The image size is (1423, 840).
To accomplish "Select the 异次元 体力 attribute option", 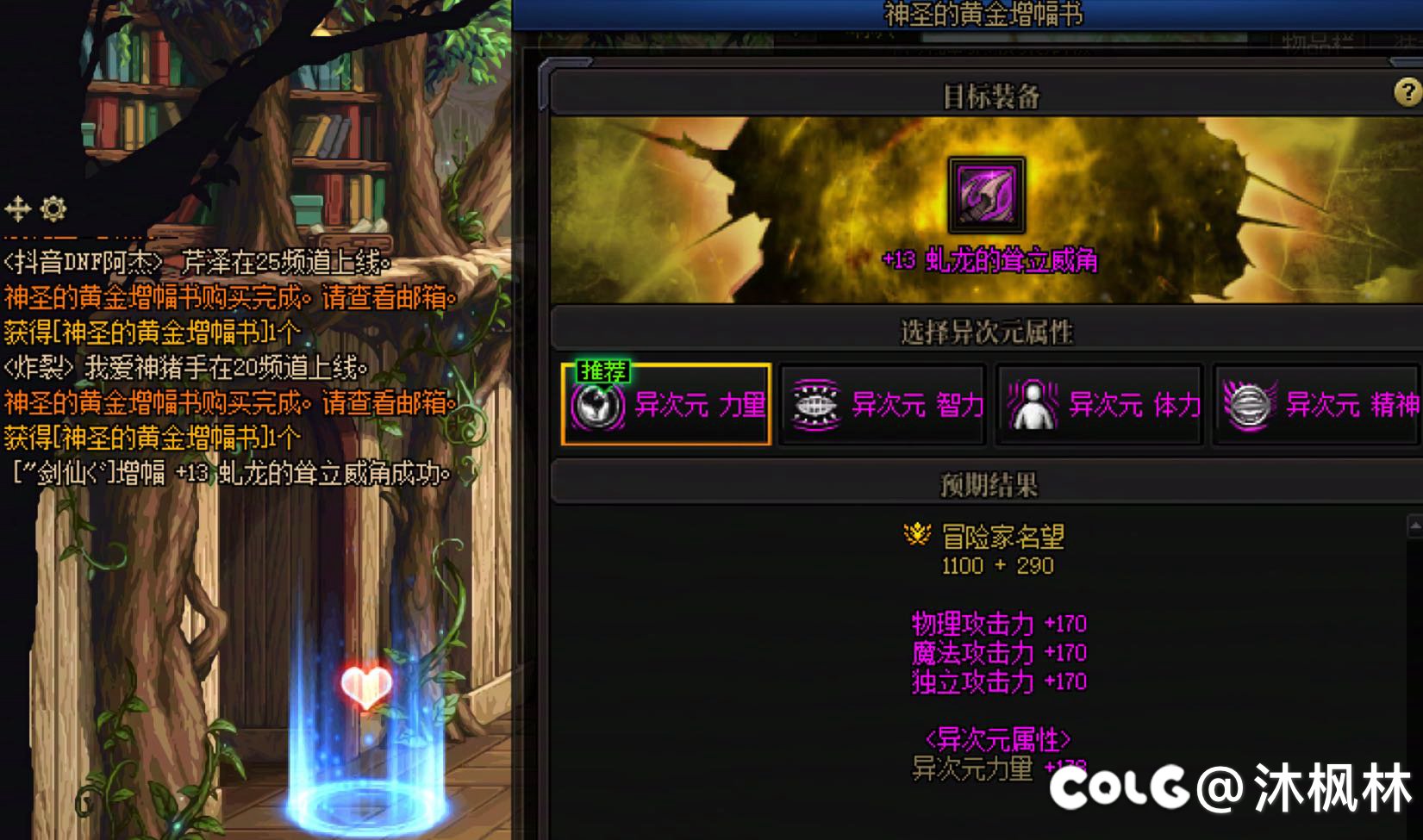I will tap(1099, 404).
